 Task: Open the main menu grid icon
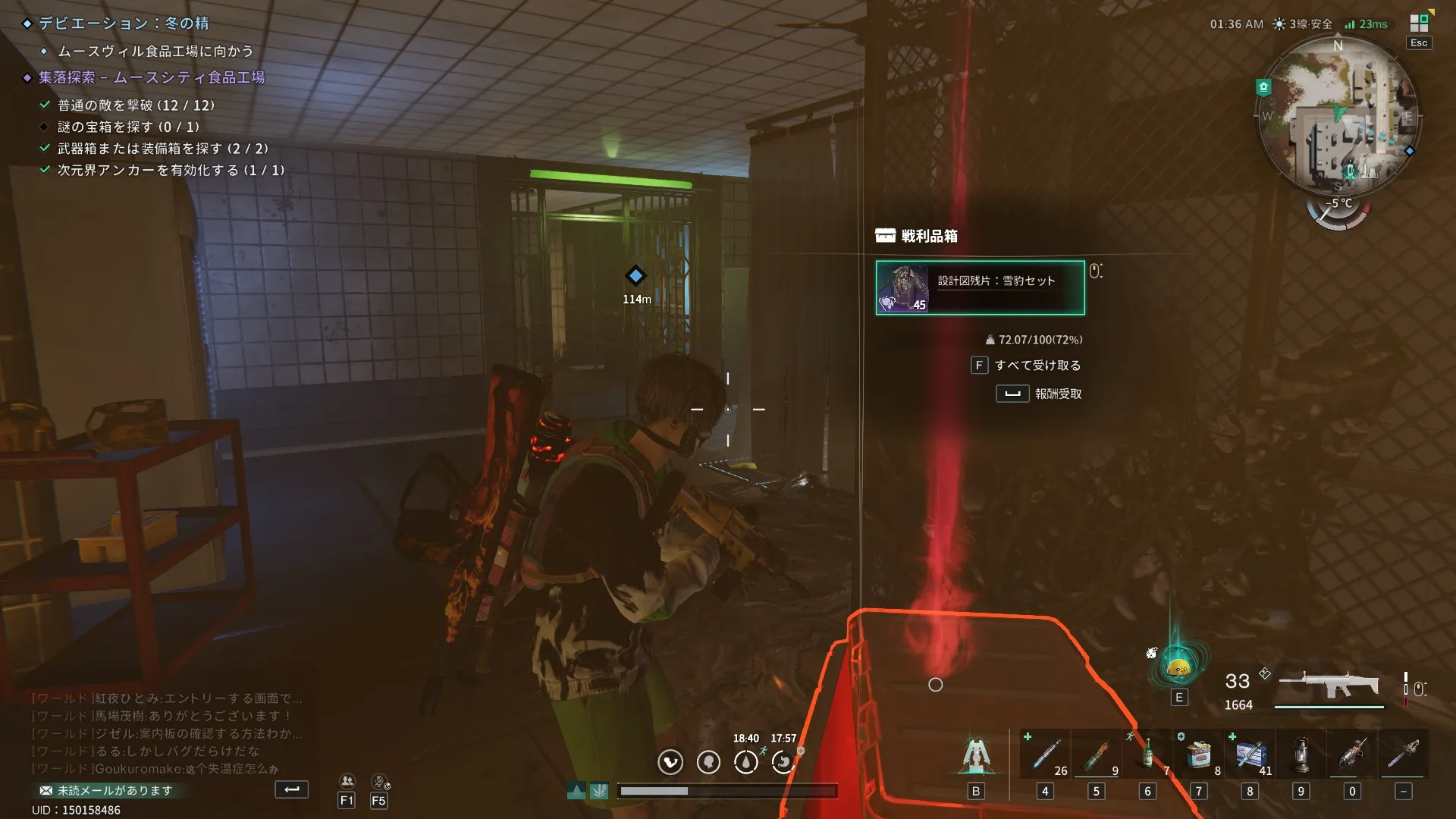click(1419, 24)
